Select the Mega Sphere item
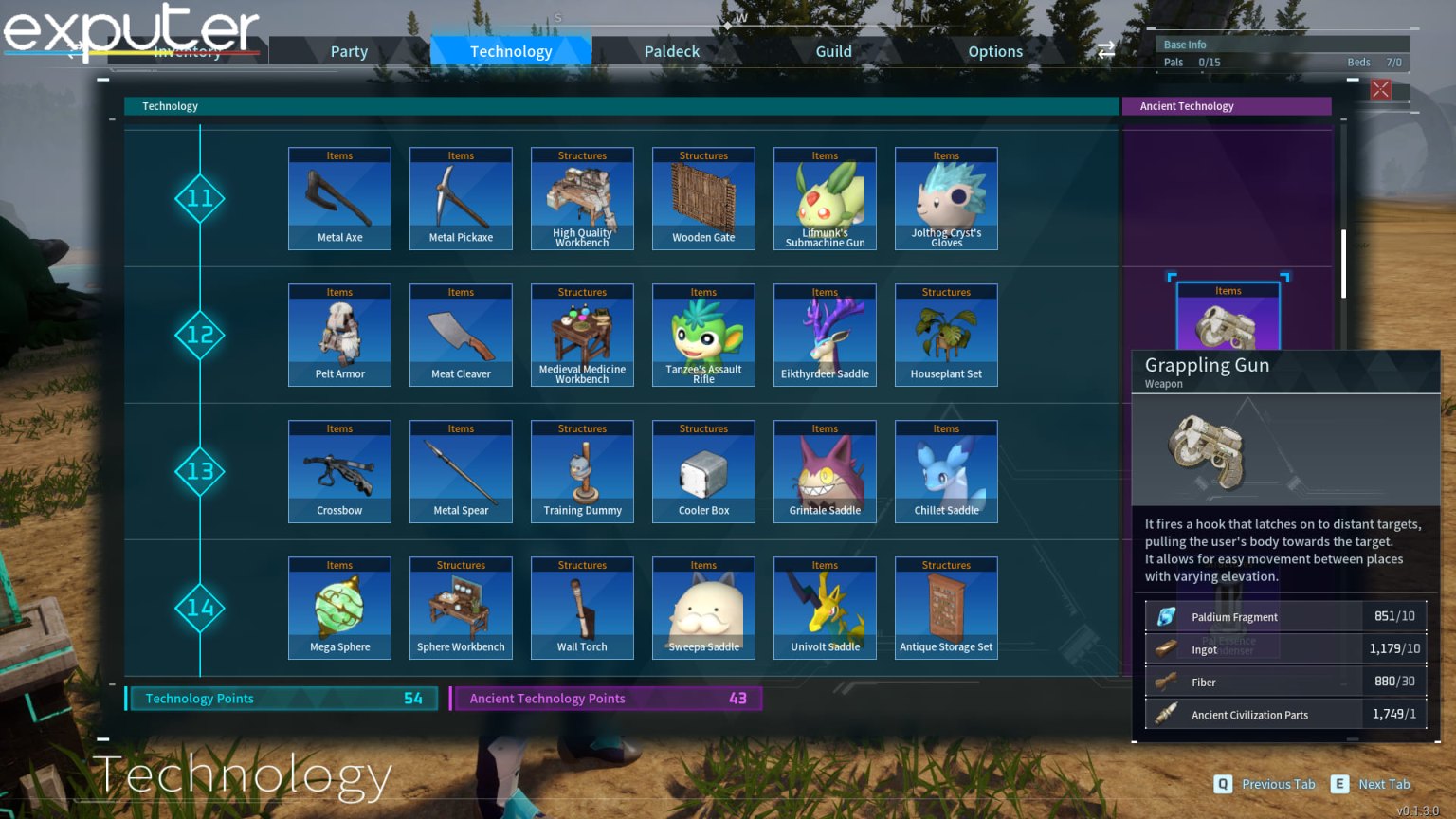Screen dimensions: 1456x819 coord(339,608)
